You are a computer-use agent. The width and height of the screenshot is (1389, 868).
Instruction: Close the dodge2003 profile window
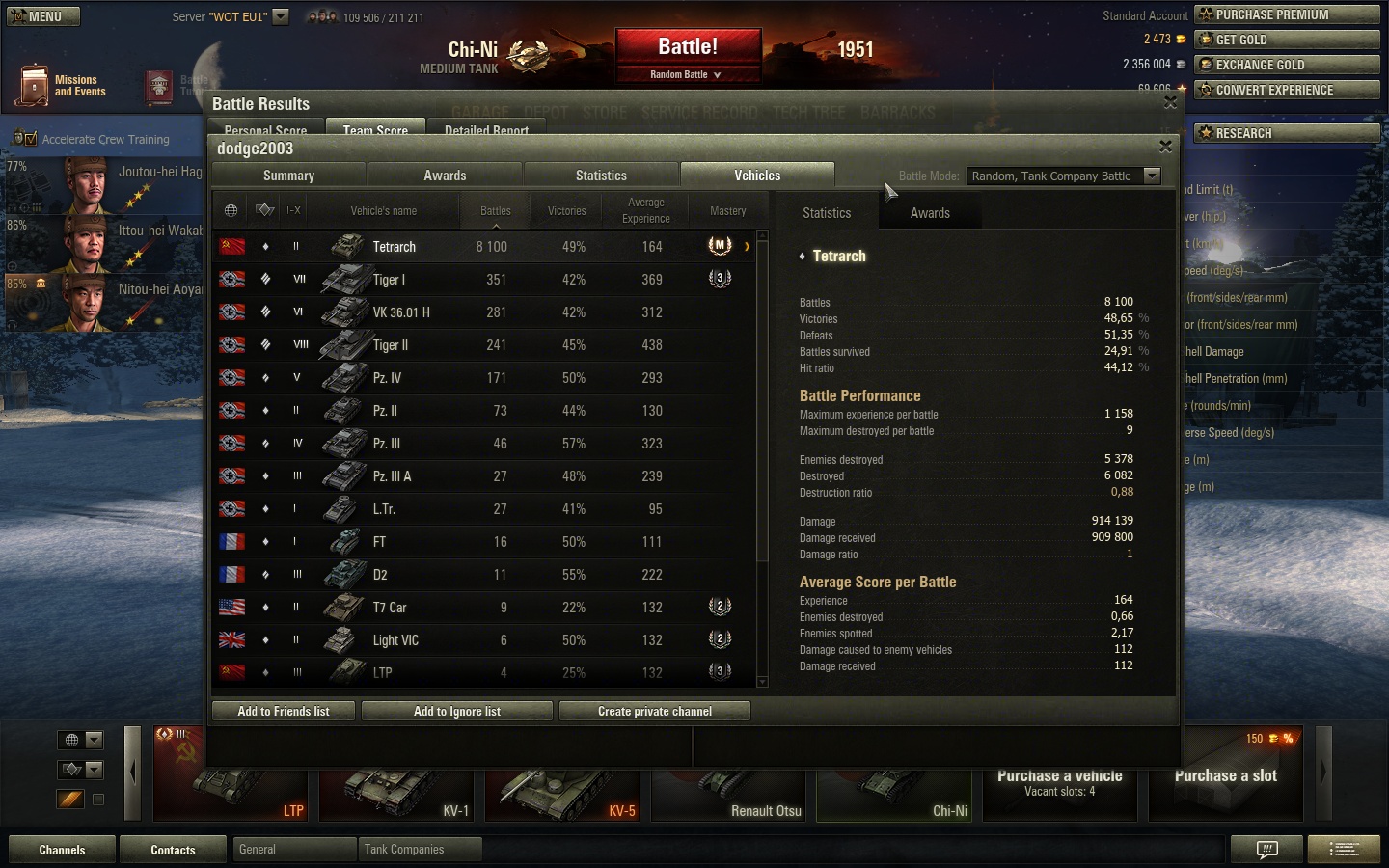[x=1165, y=147]
